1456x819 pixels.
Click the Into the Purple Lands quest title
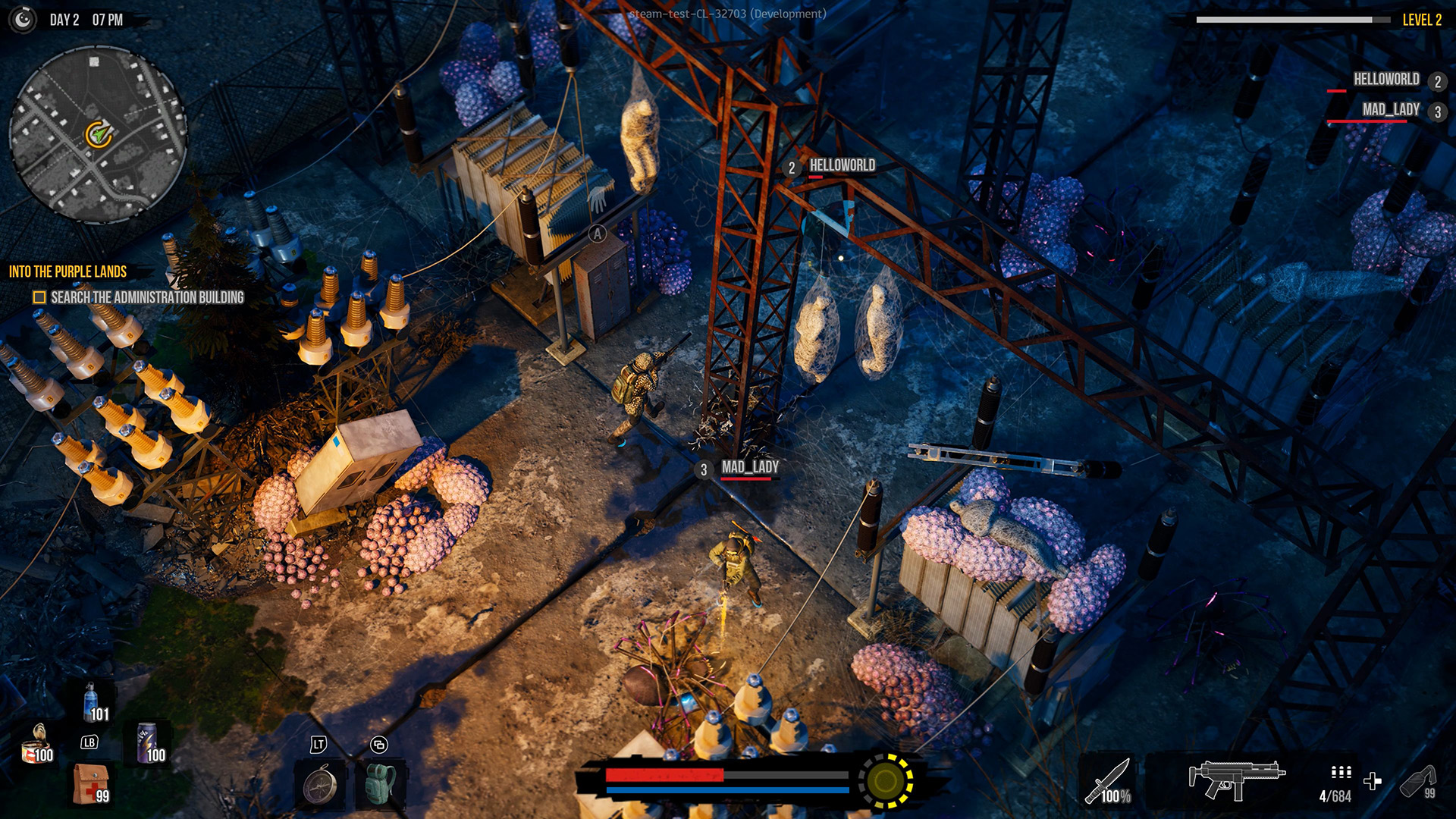(67, 271)
